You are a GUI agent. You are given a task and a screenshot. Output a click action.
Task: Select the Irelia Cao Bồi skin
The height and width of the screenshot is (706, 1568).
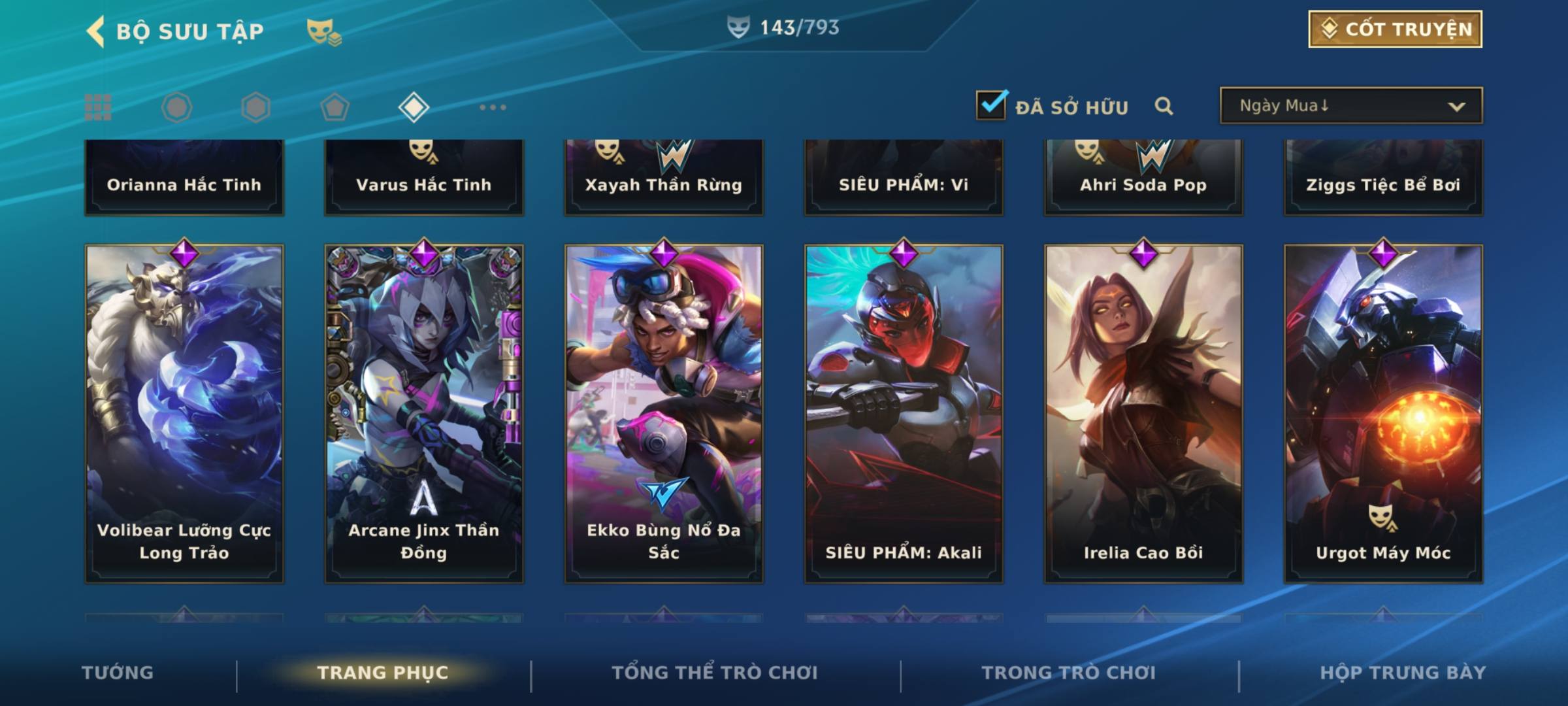click(1143, 413)
